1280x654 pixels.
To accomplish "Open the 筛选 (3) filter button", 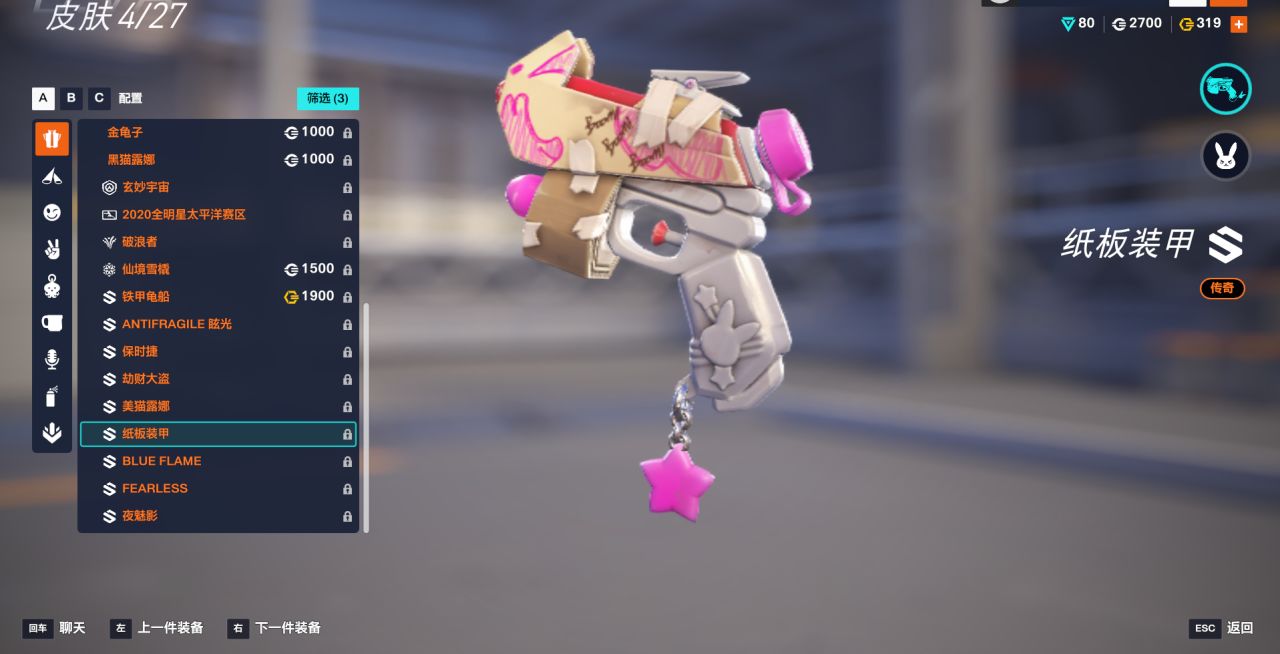I will point(327,98).
